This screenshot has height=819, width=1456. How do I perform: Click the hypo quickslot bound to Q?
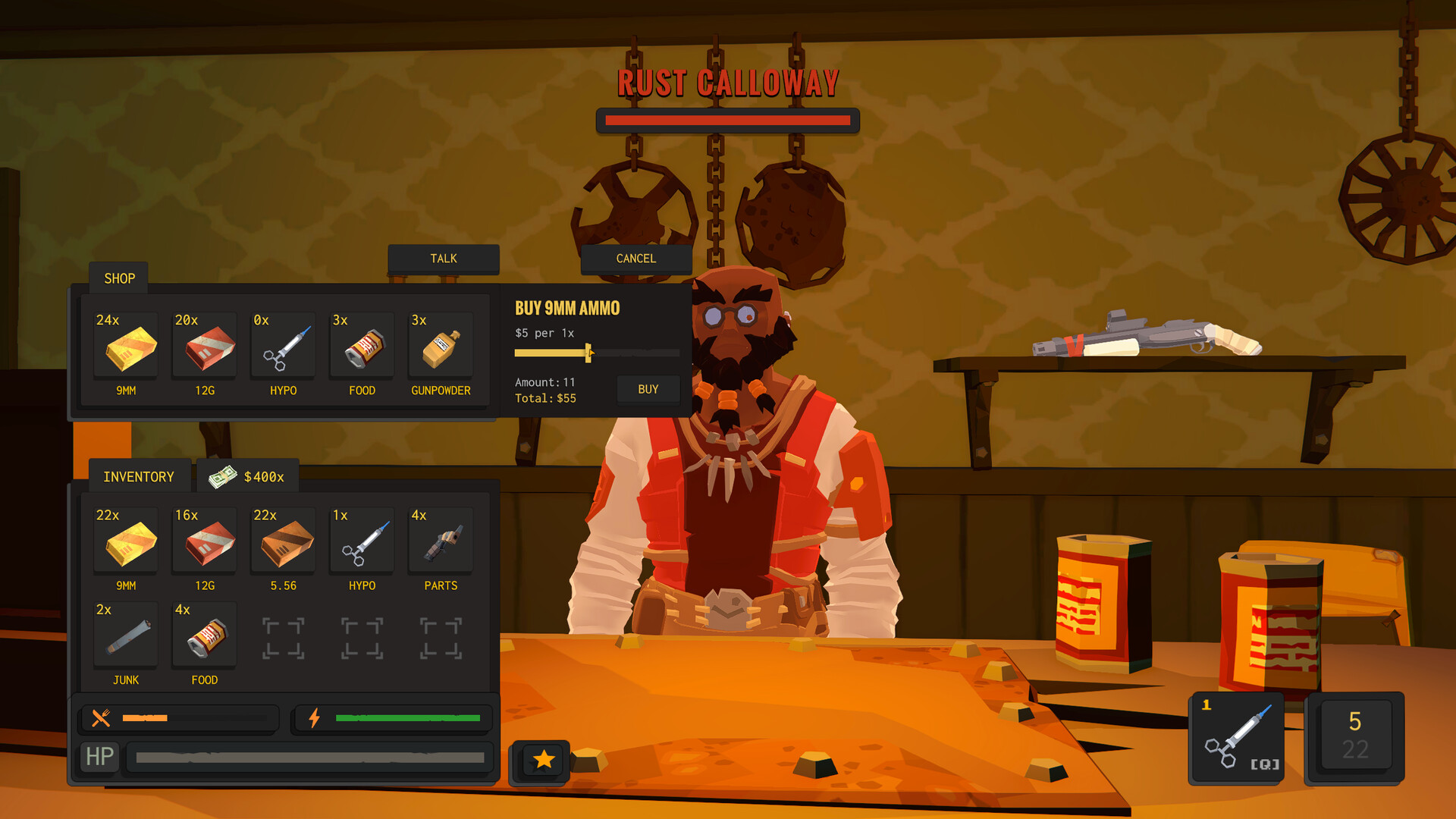coord(1236,736)
